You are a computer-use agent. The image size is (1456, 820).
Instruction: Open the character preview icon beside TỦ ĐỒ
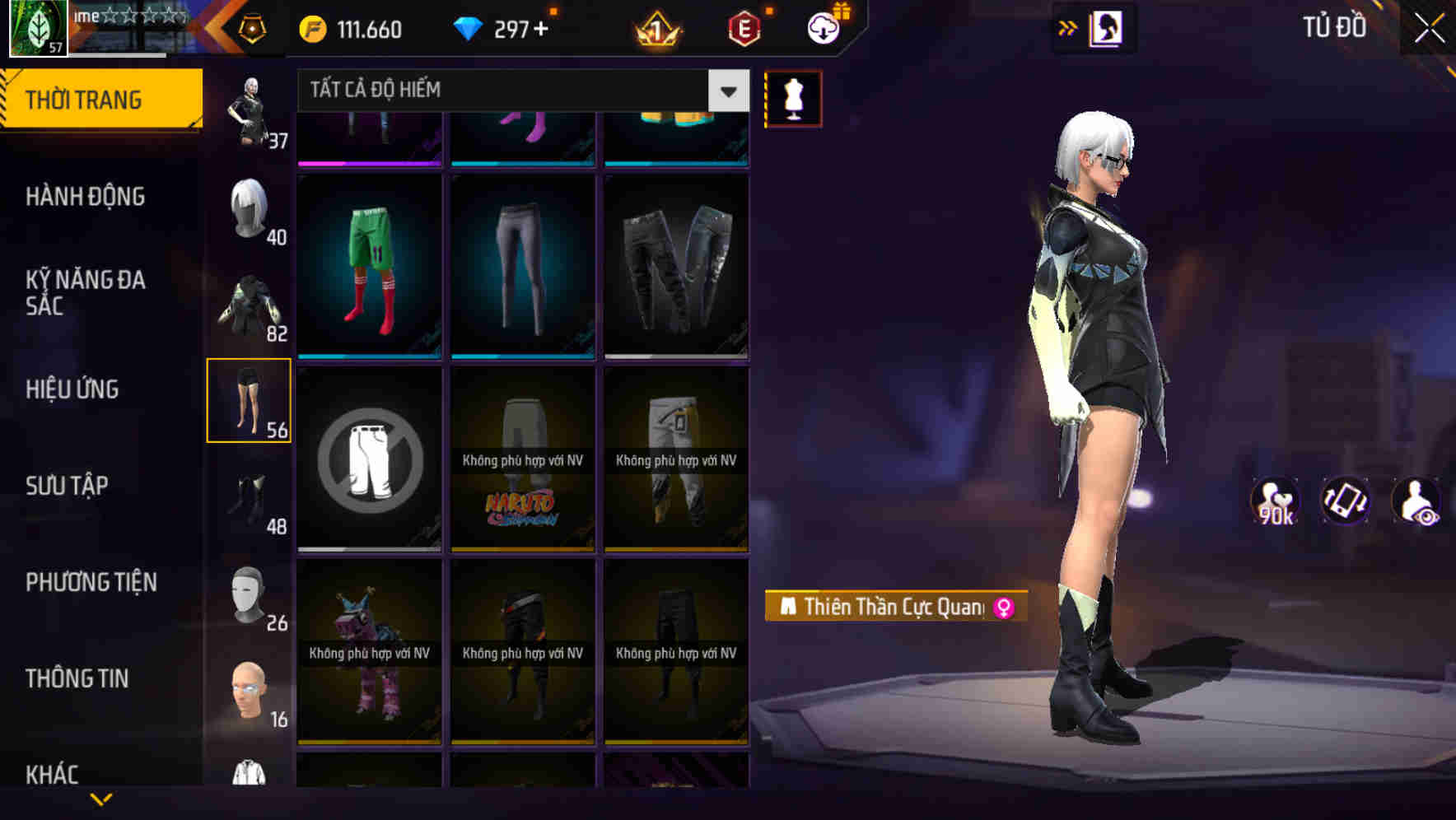click(x=1107, y=27)
